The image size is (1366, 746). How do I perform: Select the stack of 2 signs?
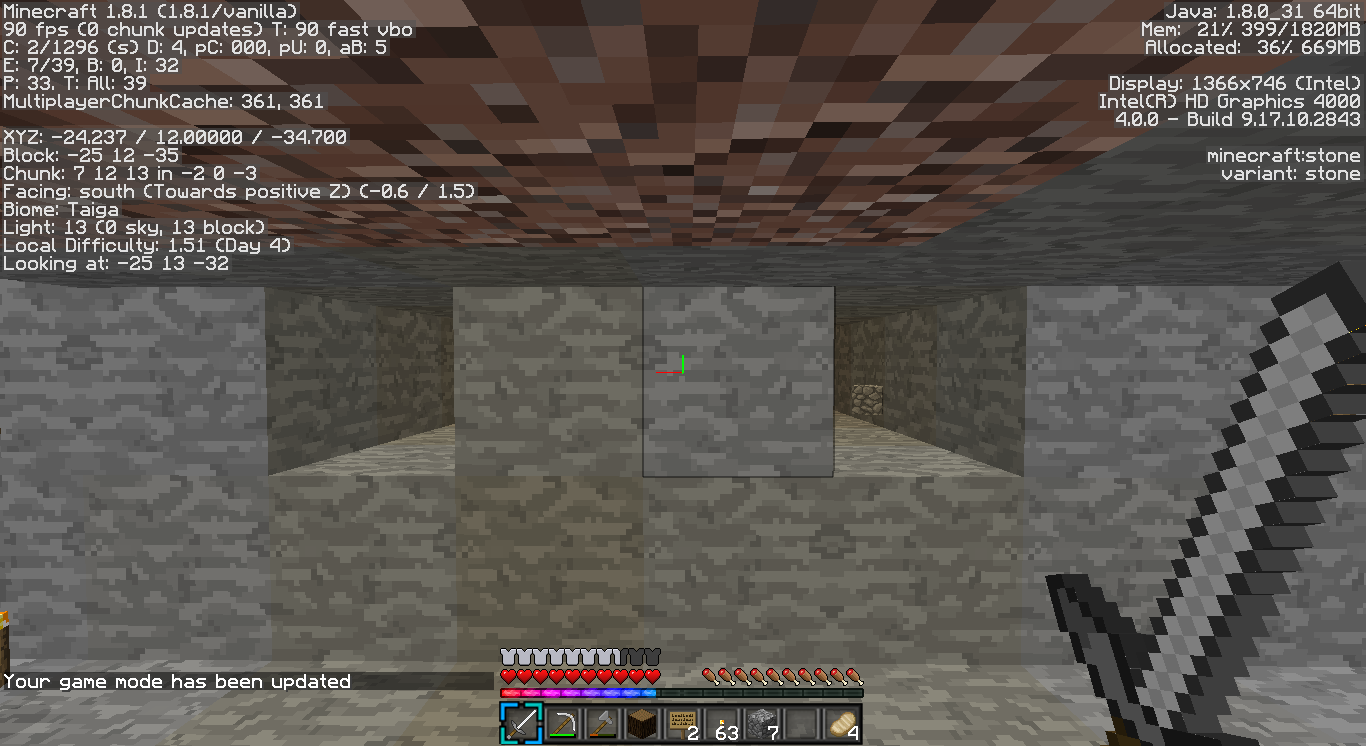tap(680, 722)
